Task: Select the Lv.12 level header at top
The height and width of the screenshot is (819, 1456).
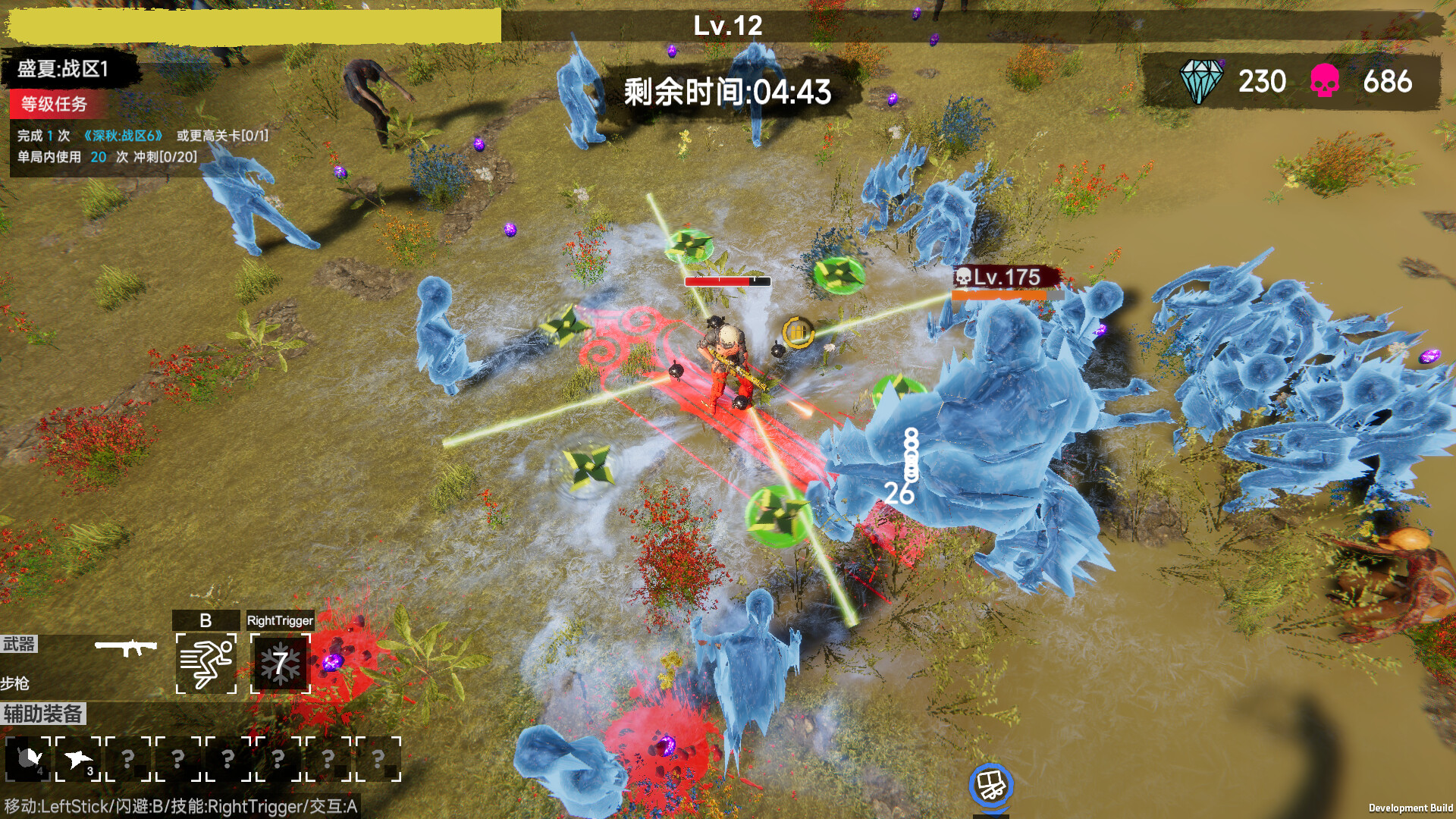Action: [x=726, y=25]
